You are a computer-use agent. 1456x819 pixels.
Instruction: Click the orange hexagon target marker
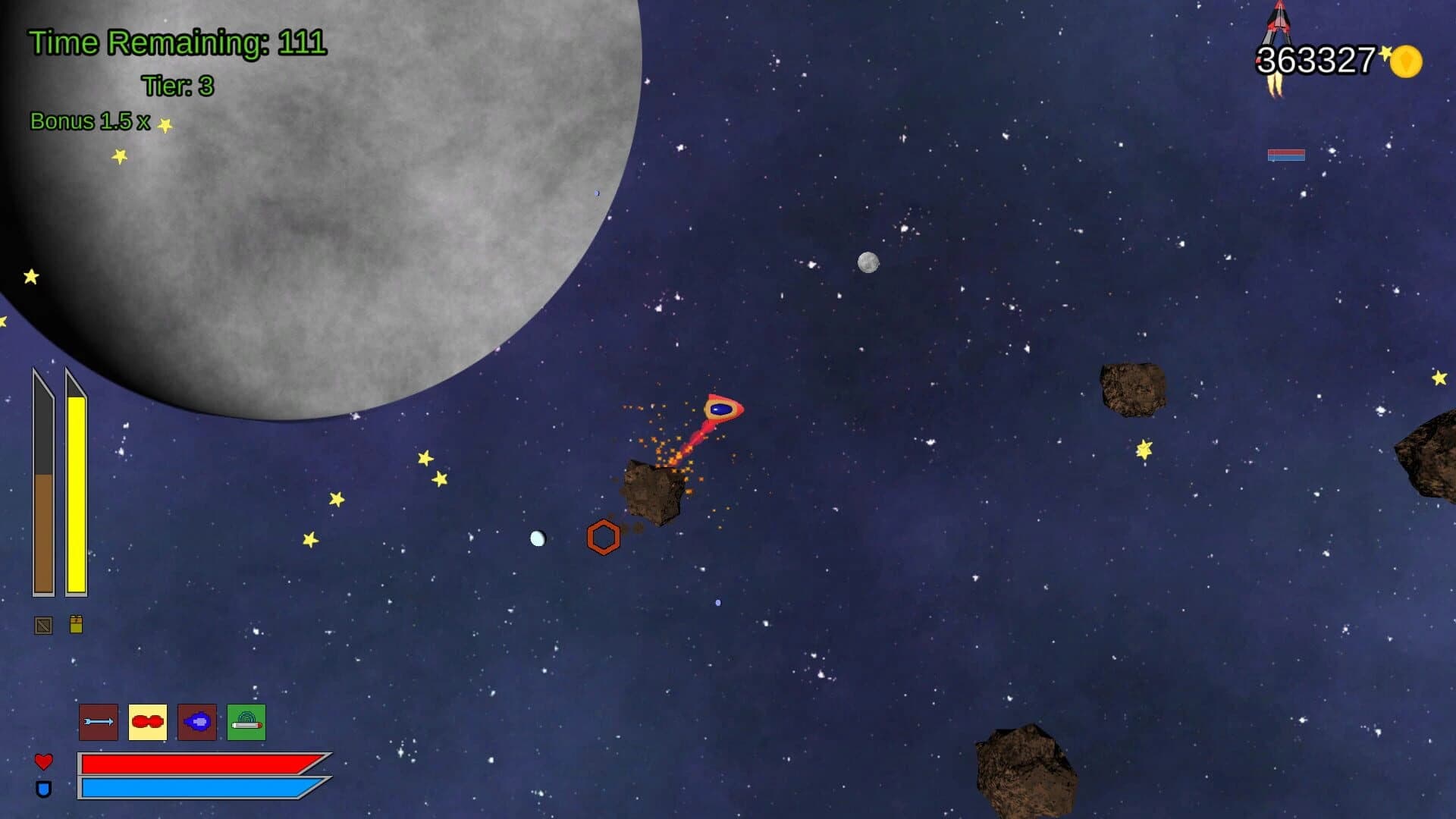603,537
